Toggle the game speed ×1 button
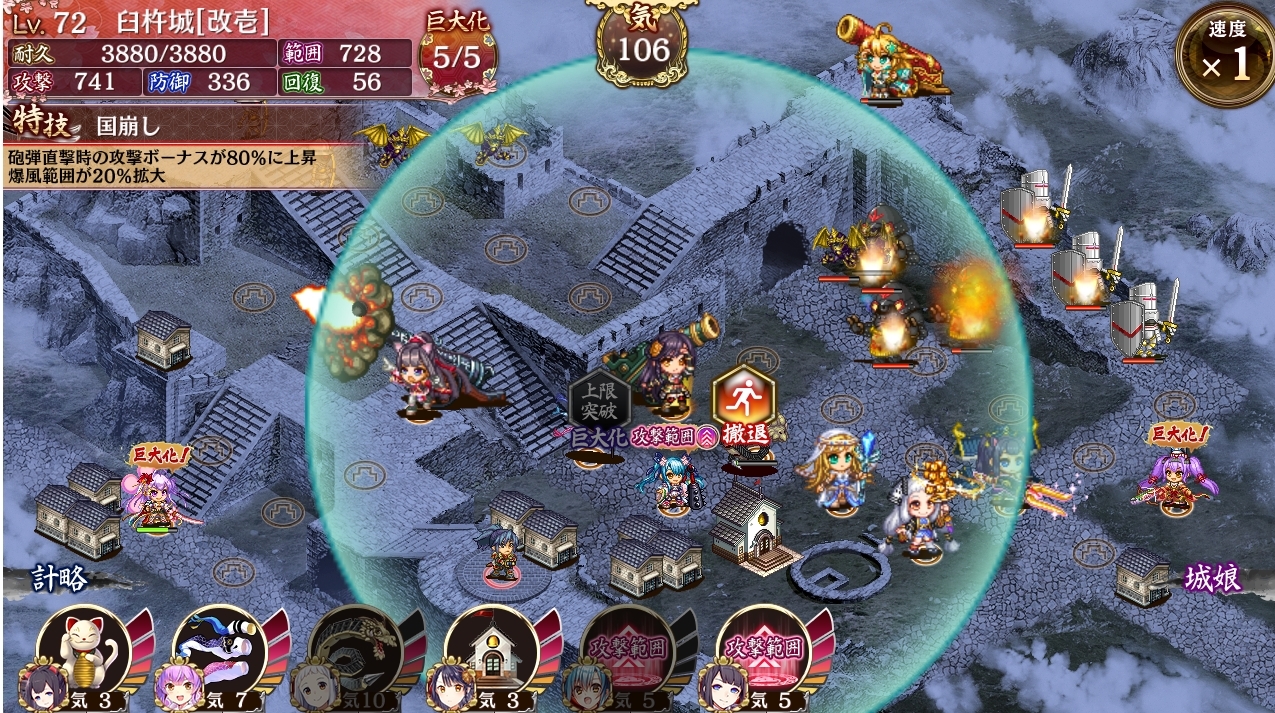The height and width of the screenshot is (713, 1275). [1225, 57]
